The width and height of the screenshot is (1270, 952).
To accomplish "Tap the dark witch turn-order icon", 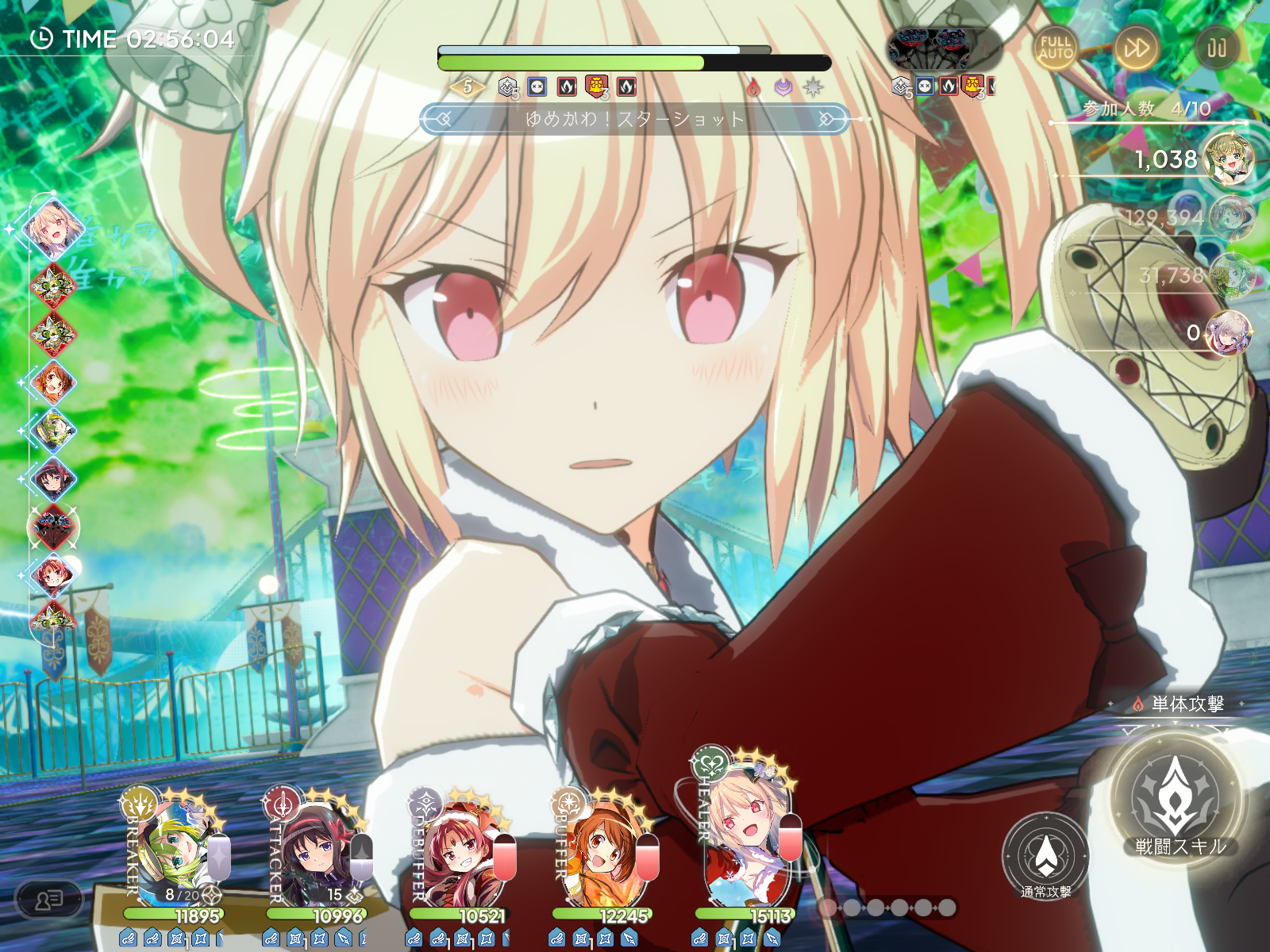I will click(x=53, y=527).
